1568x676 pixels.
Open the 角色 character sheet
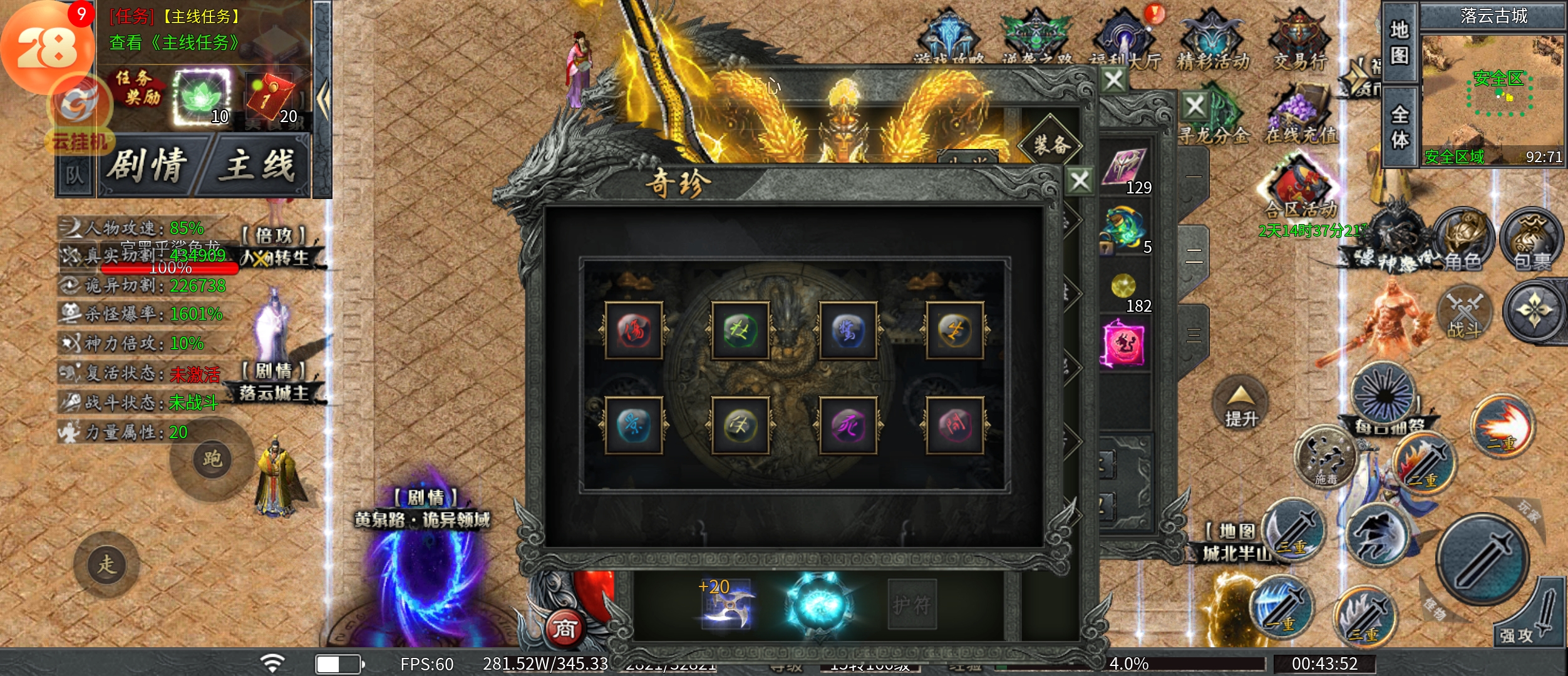[x=1463, y=242]
